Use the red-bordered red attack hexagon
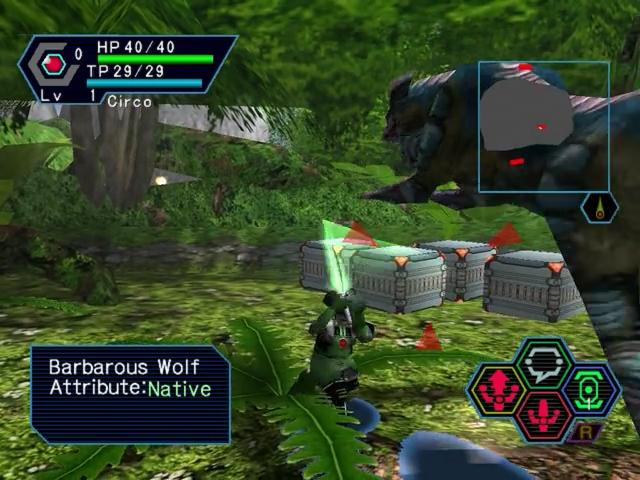The image size is (640, 480). coord(544,414)
